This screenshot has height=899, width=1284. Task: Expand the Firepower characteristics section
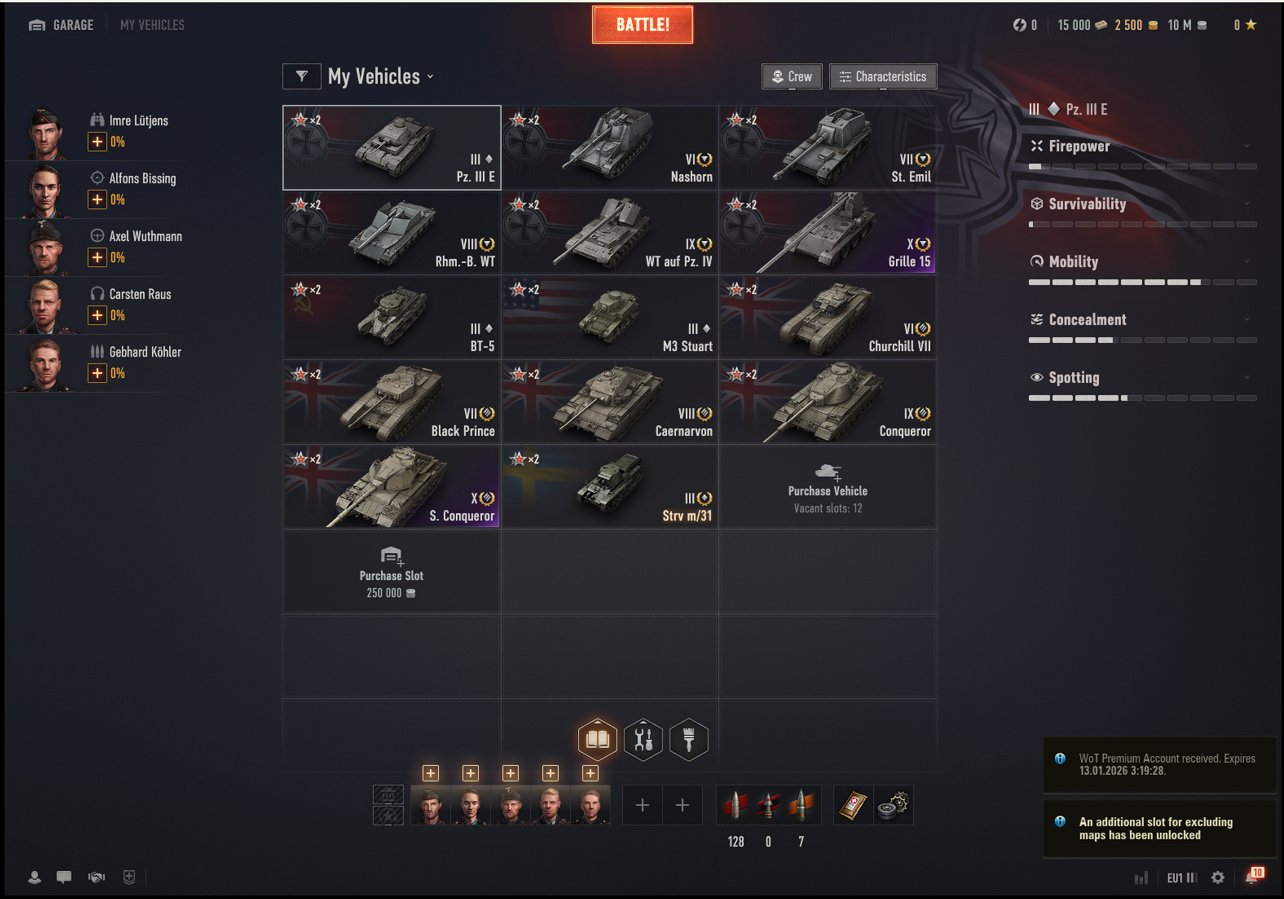[1142, 146]
